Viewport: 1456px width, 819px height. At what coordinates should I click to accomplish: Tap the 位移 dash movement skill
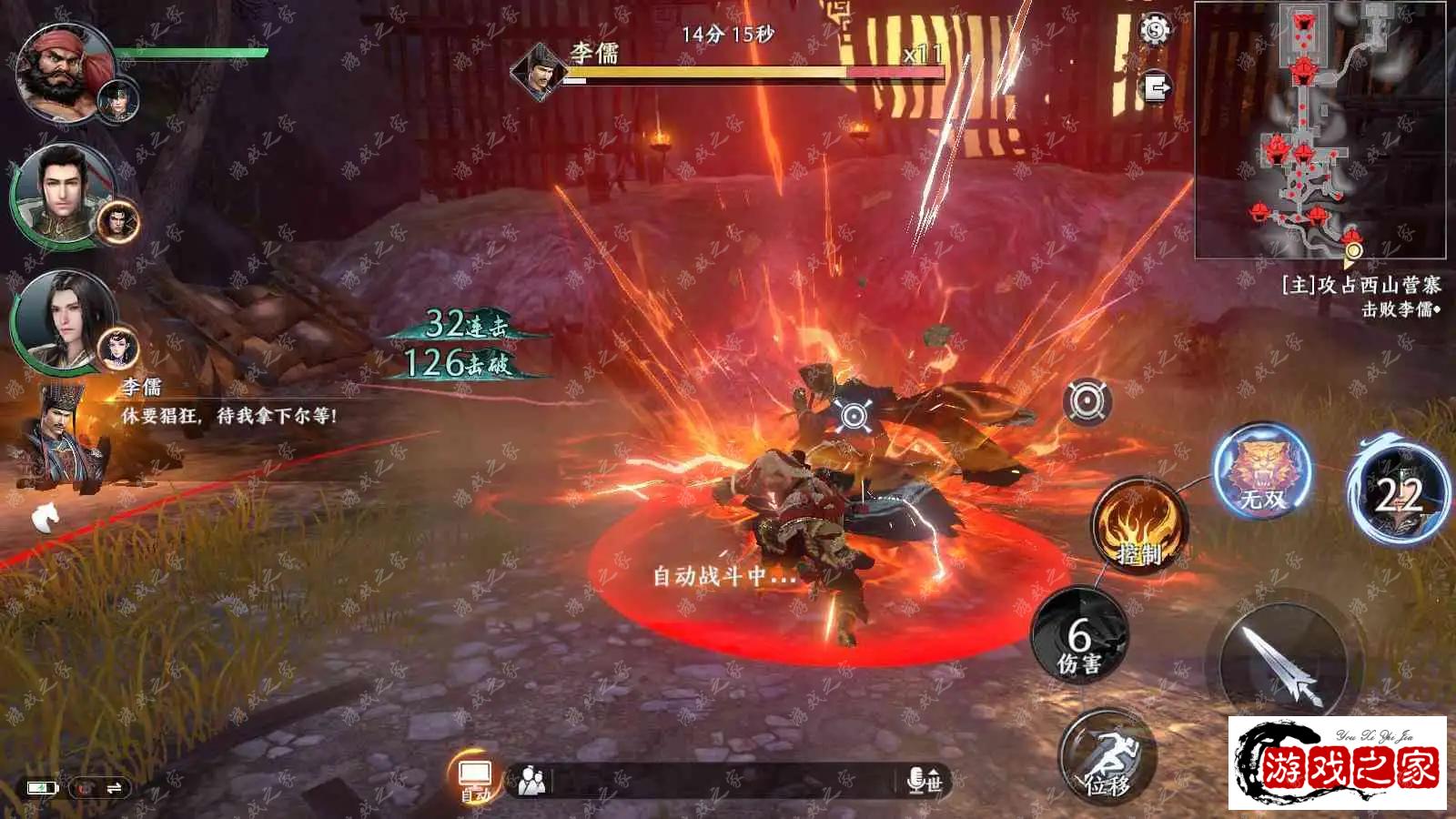pyautogui.click(x=1107, y=757)
